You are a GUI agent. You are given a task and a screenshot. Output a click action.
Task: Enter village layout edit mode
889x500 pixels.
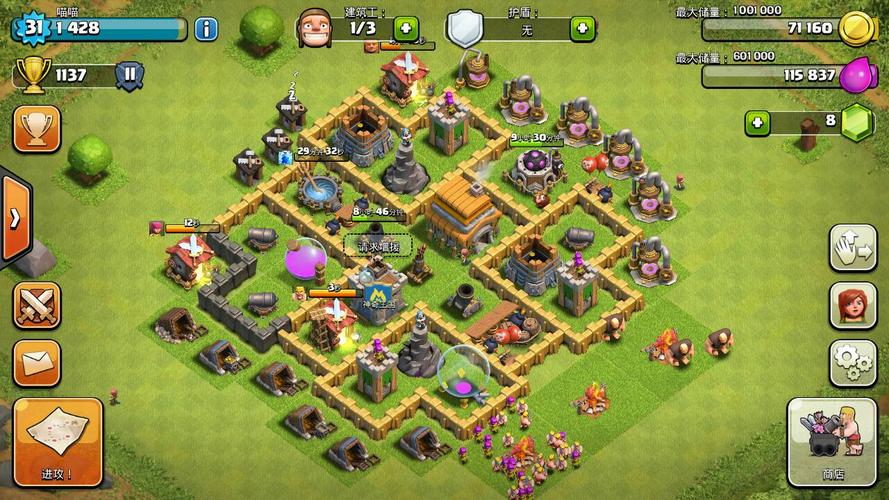click(852, 248)
